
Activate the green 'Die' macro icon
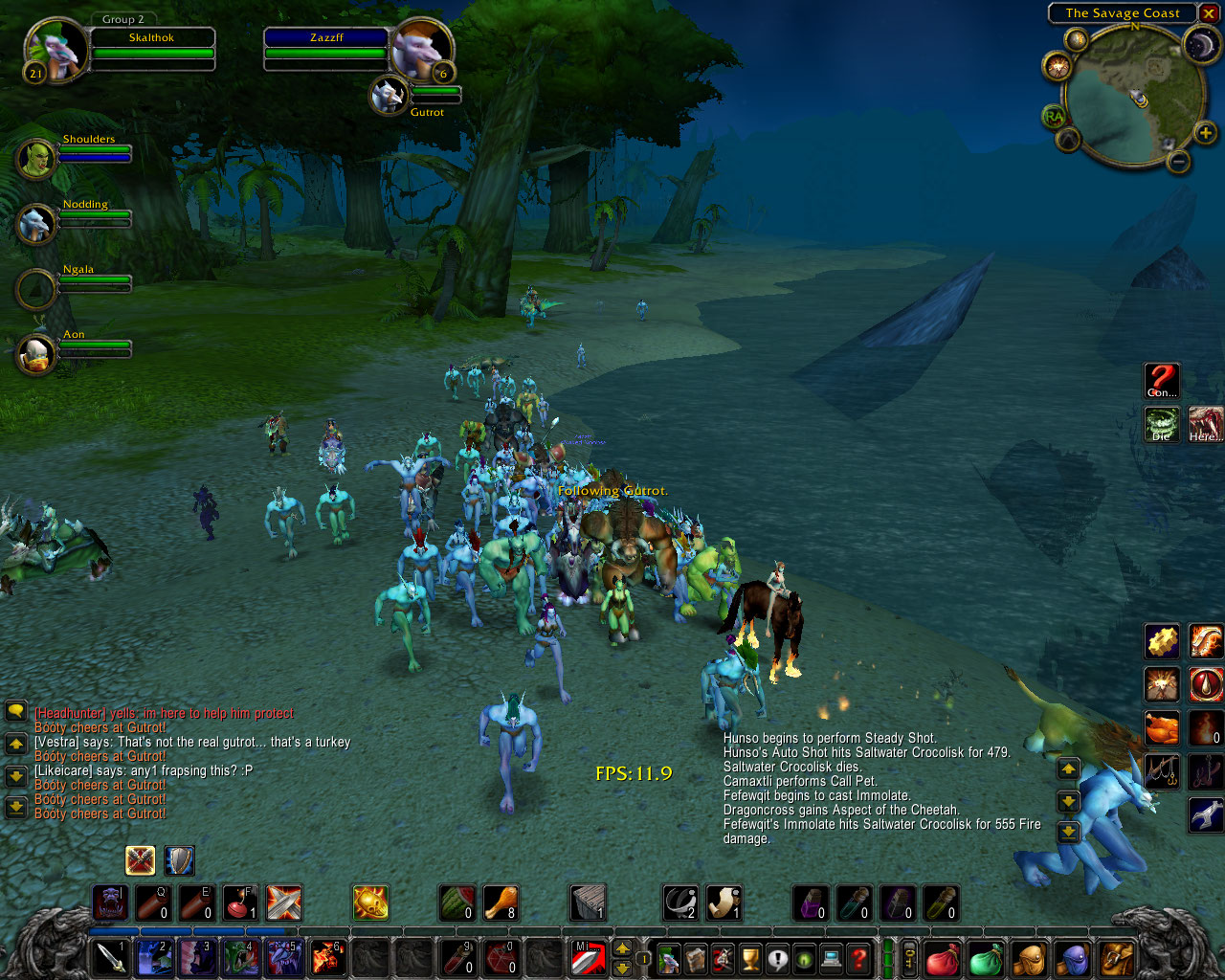pos(1162,424)
